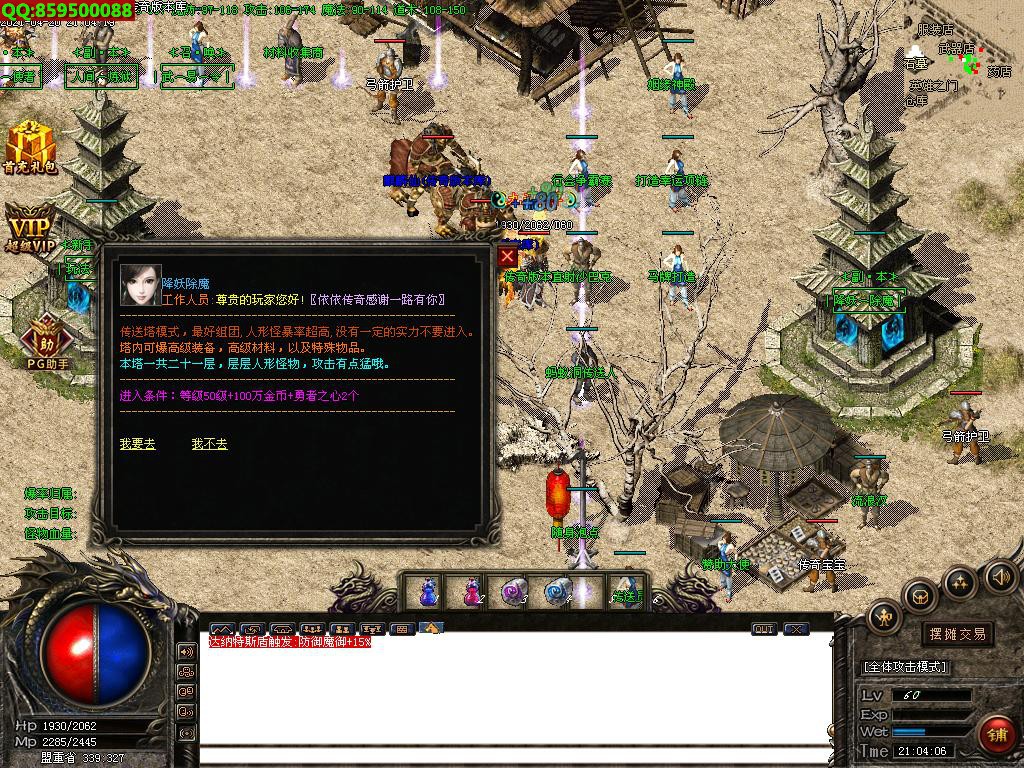The height and width of the screenshot is (768, 1024).
Task: Toggle the sound speaker icon
Action: tap(1001, 576)
